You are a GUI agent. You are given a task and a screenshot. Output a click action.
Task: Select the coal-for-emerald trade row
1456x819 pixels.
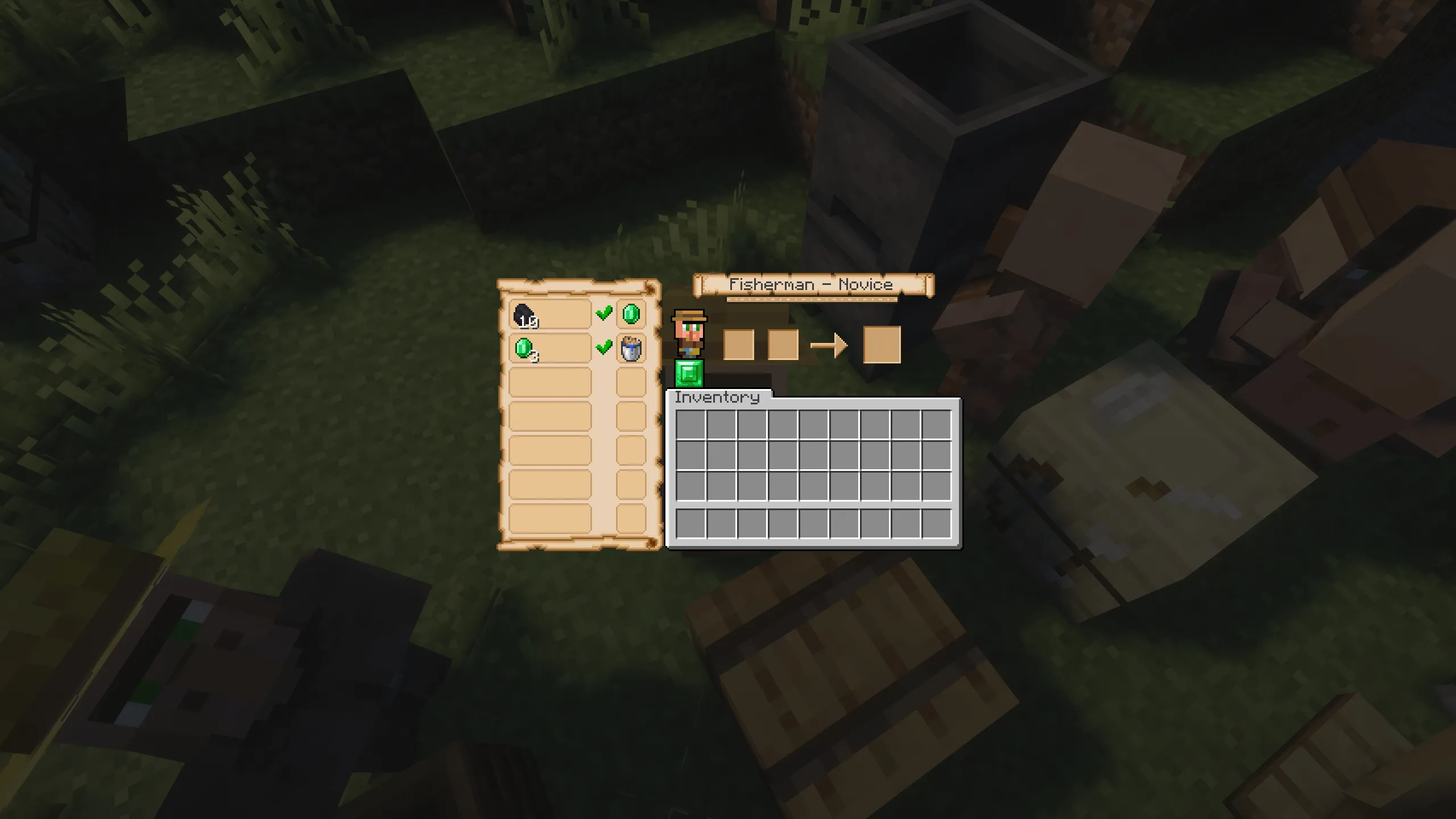click(549, 313)
